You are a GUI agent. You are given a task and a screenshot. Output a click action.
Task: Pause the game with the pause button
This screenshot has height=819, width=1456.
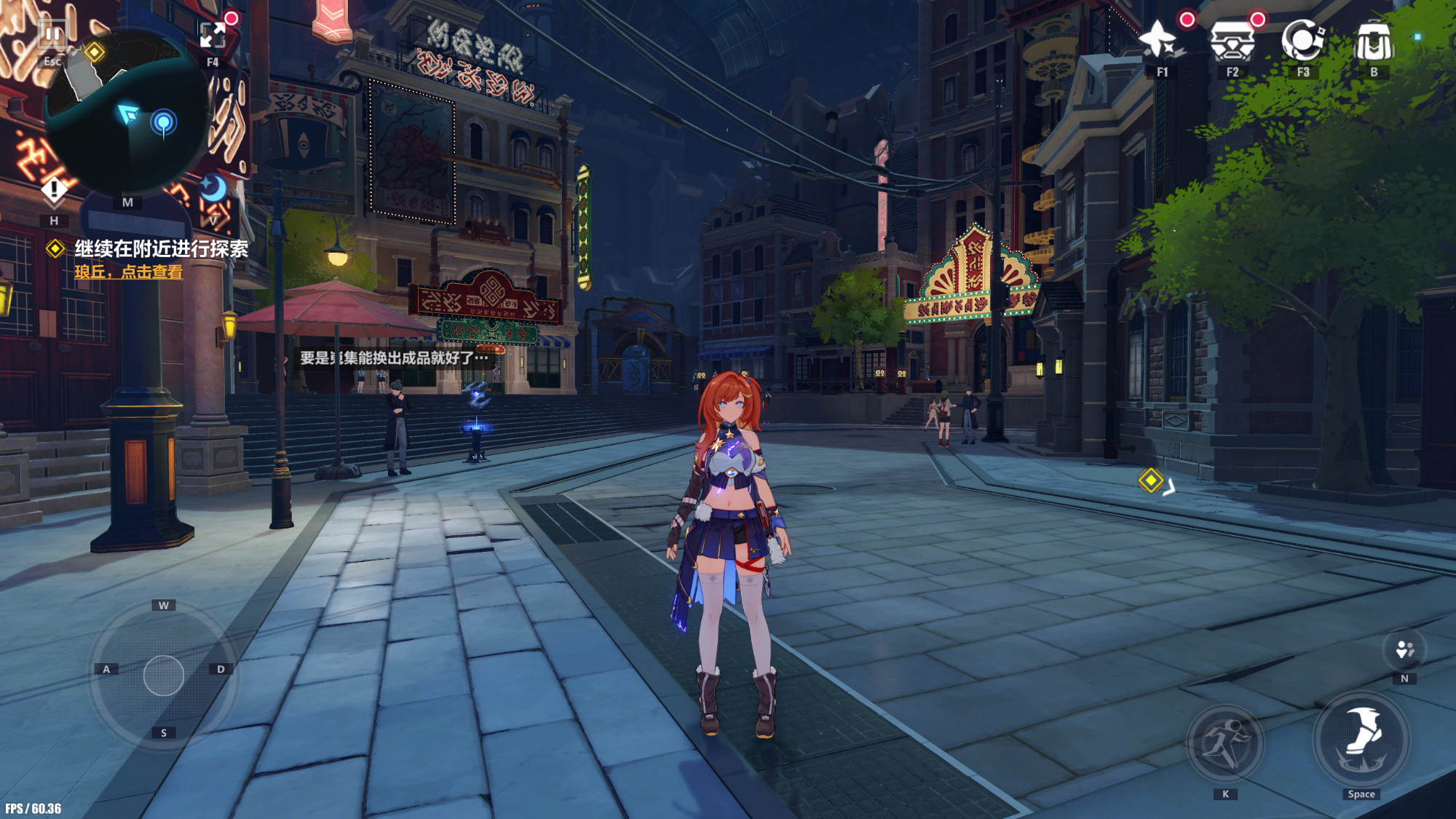[52, 34]
